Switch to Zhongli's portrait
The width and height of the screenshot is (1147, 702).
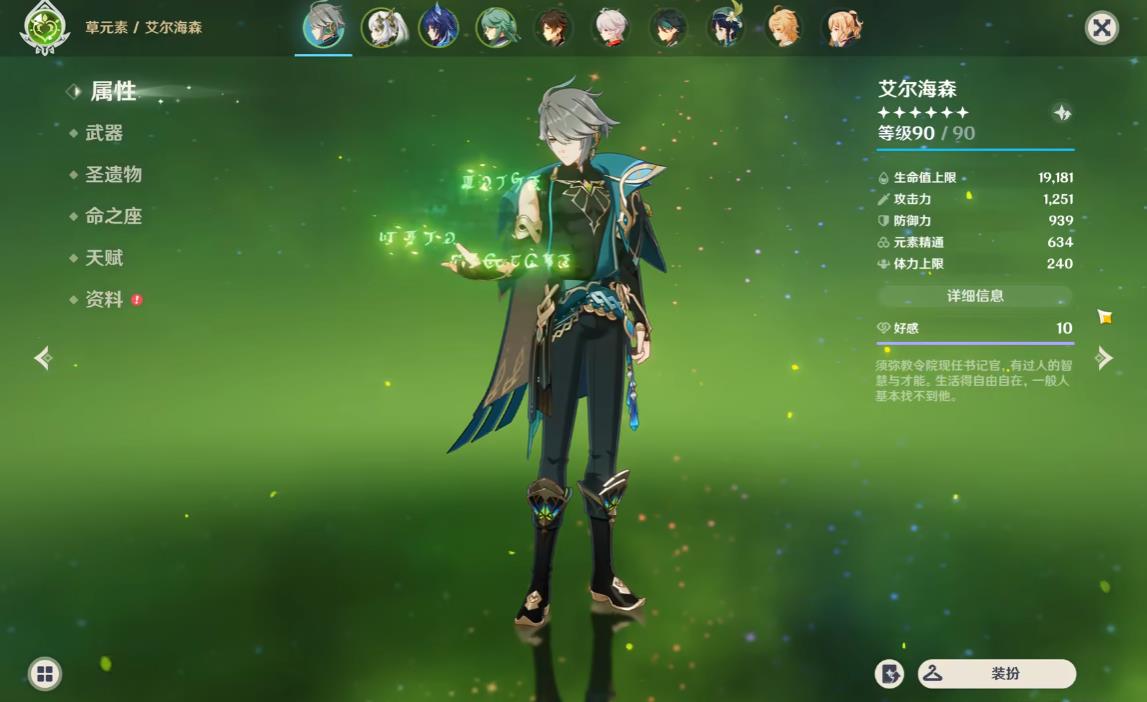click(554, 28)
